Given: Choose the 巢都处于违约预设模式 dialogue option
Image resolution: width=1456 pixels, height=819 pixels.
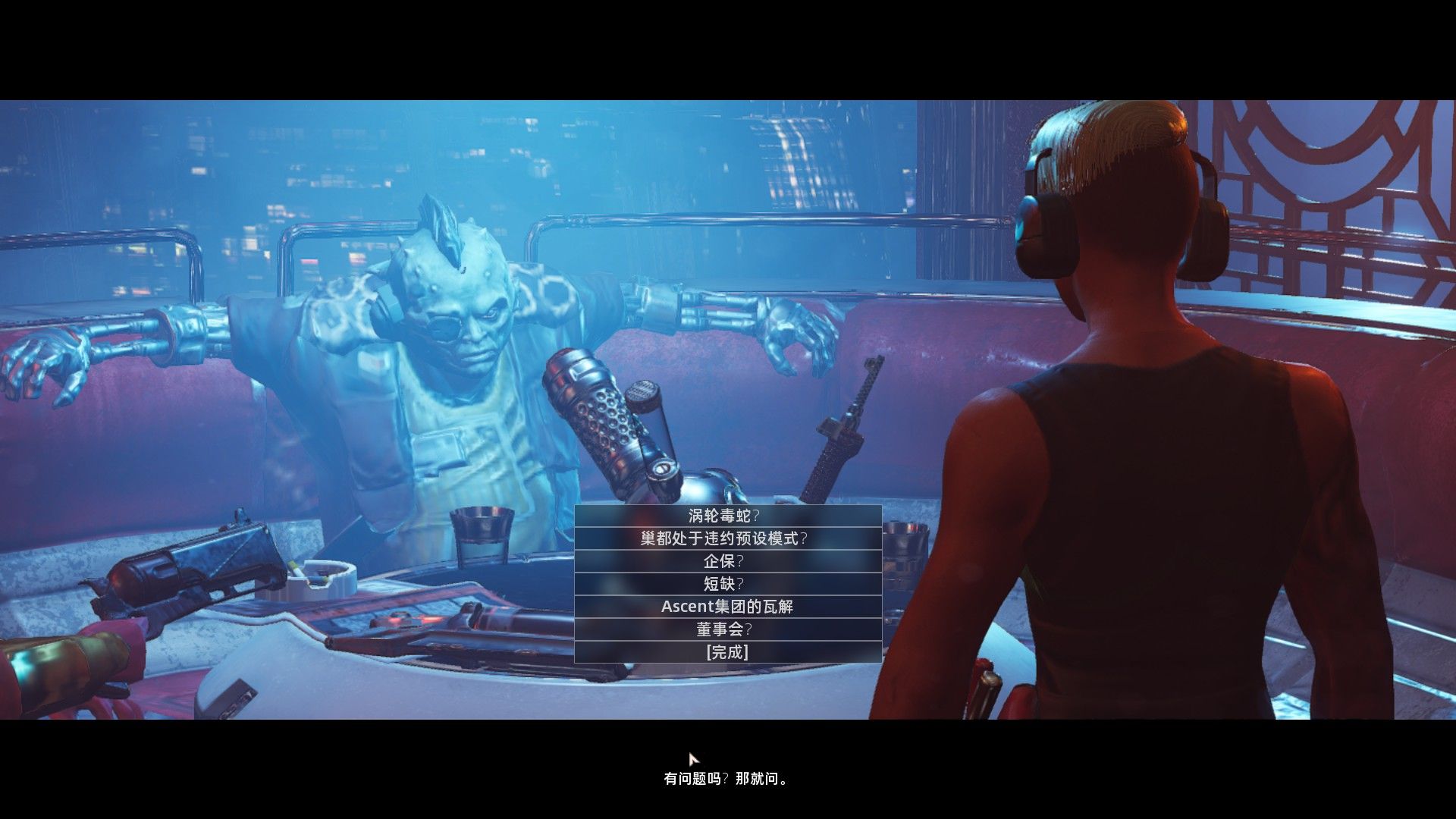Looking at the screenshot, I should pyautogui.click(x=727, y=538).
